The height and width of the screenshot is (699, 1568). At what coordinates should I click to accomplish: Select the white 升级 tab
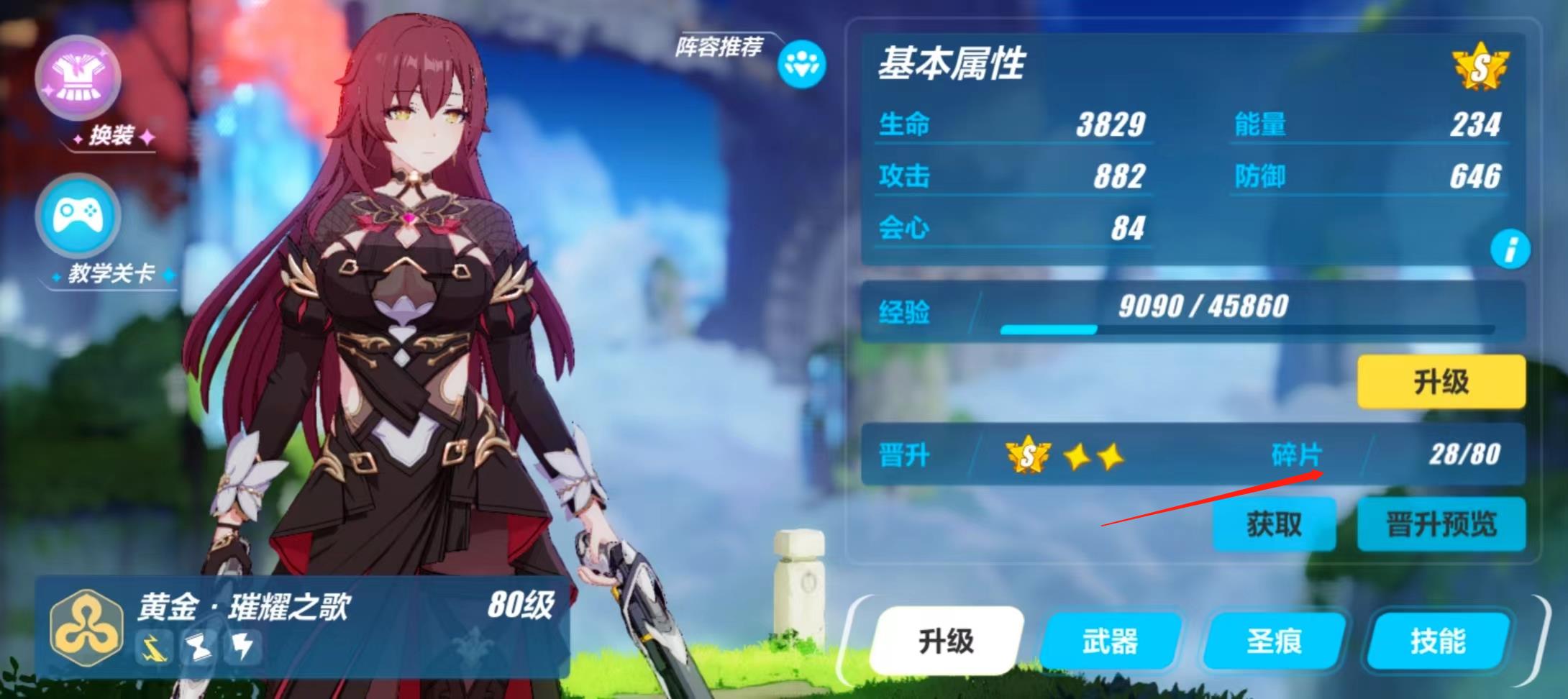coord(946,641)
